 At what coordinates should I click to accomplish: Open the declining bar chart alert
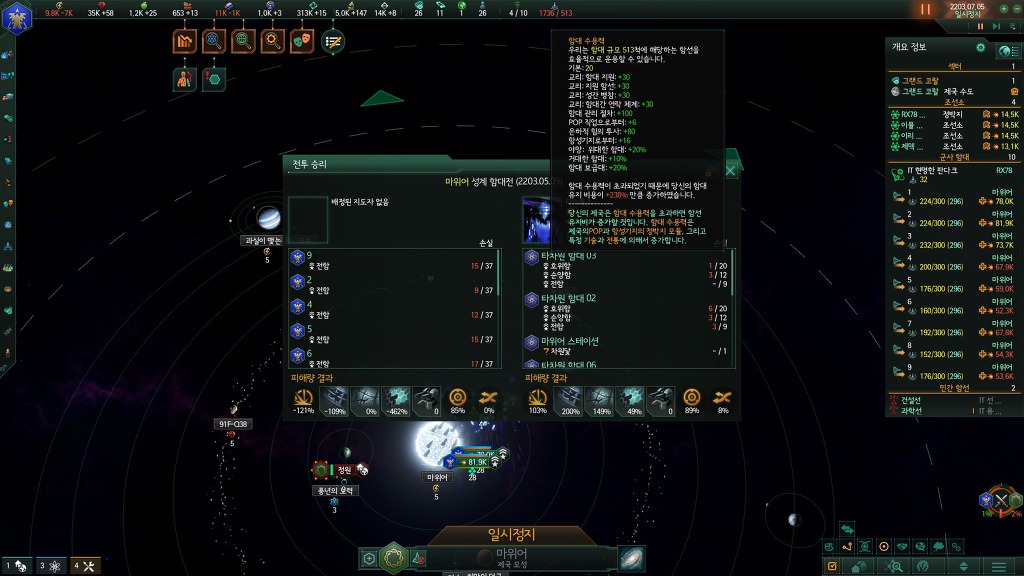tap(184, 41)
